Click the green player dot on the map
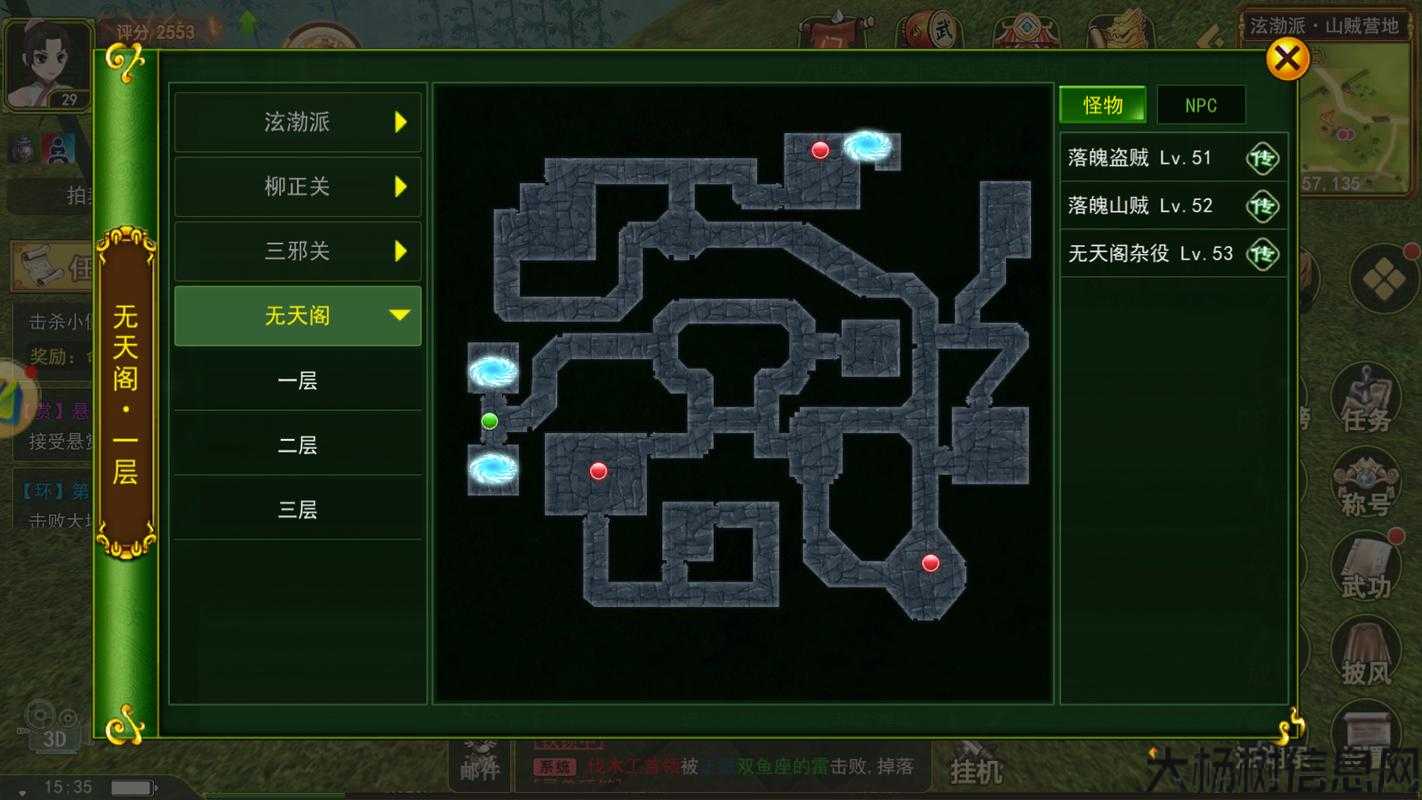 pyautogui.click(x=489, y=421)
